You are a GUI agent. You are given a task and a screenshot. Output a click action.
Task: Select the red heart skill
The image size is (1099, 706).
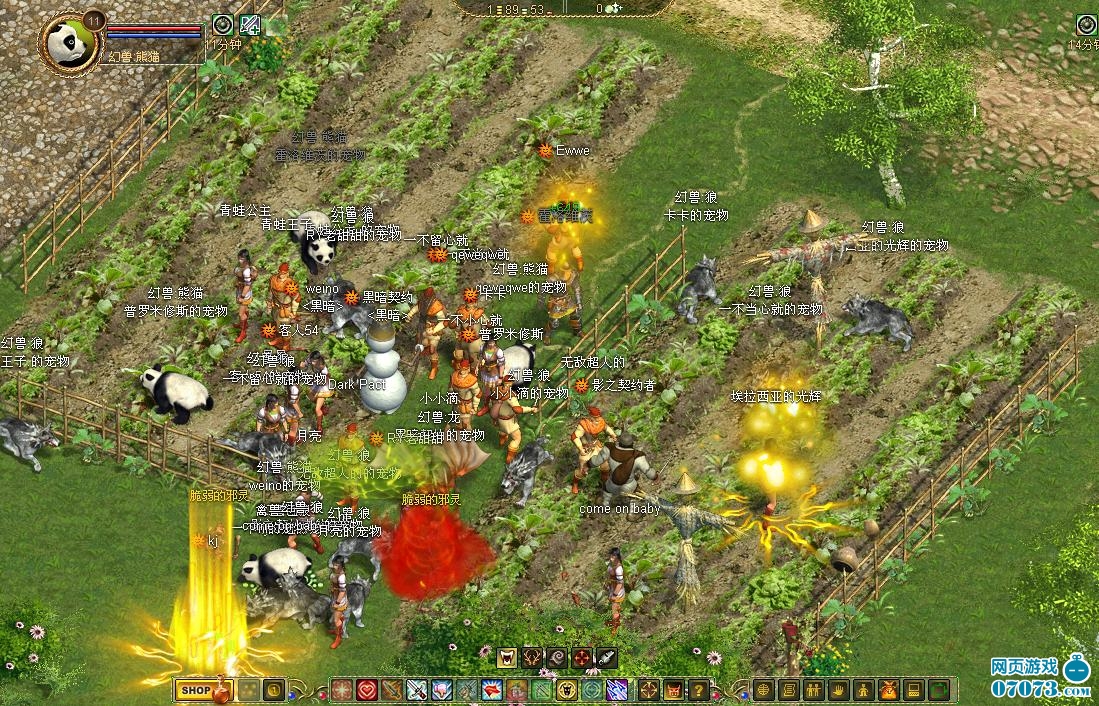tap(367, 690)
